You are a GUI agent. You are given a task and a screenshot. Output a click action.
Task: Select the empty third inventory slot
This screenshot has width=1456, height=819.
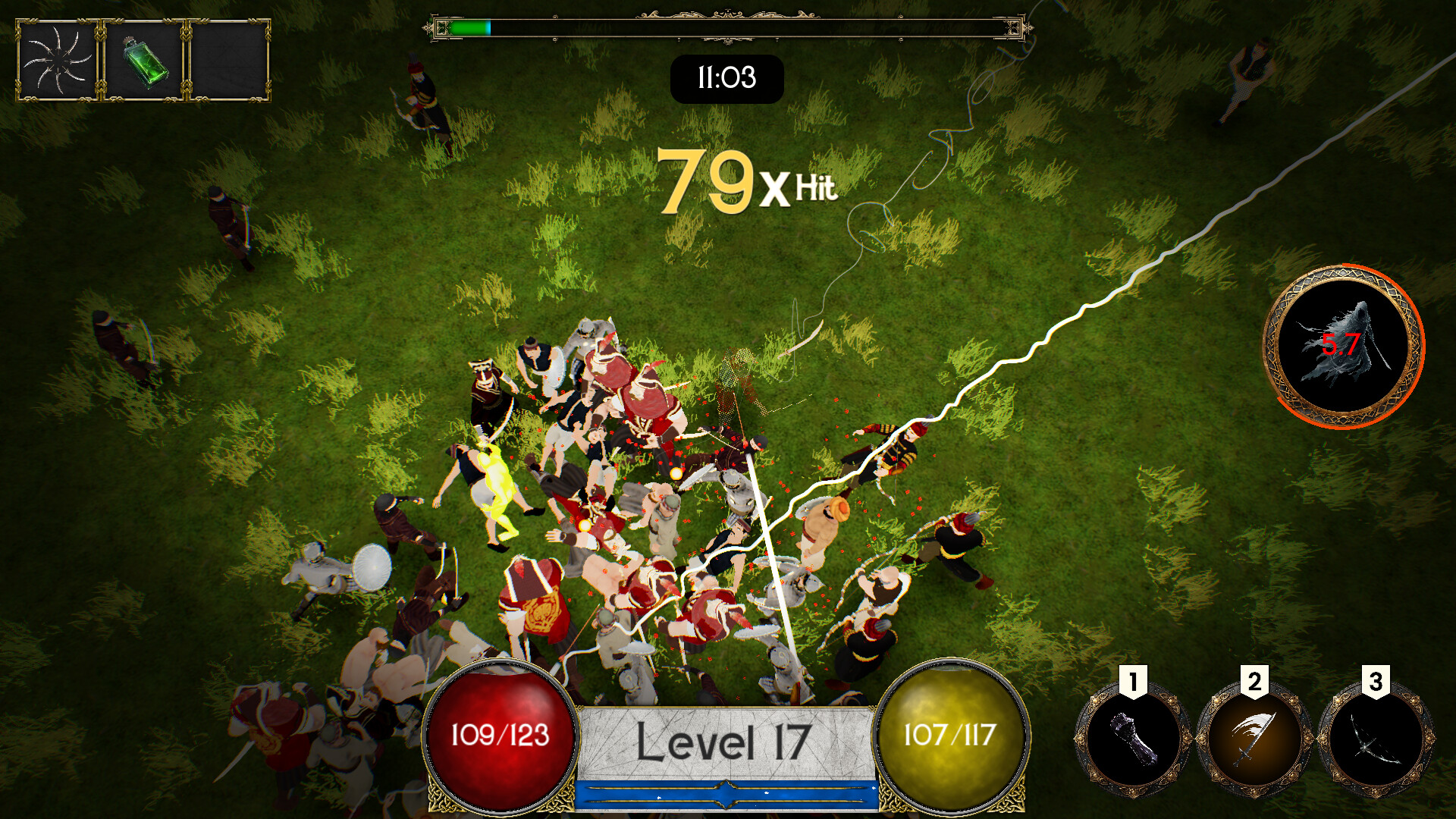point(229,61)
